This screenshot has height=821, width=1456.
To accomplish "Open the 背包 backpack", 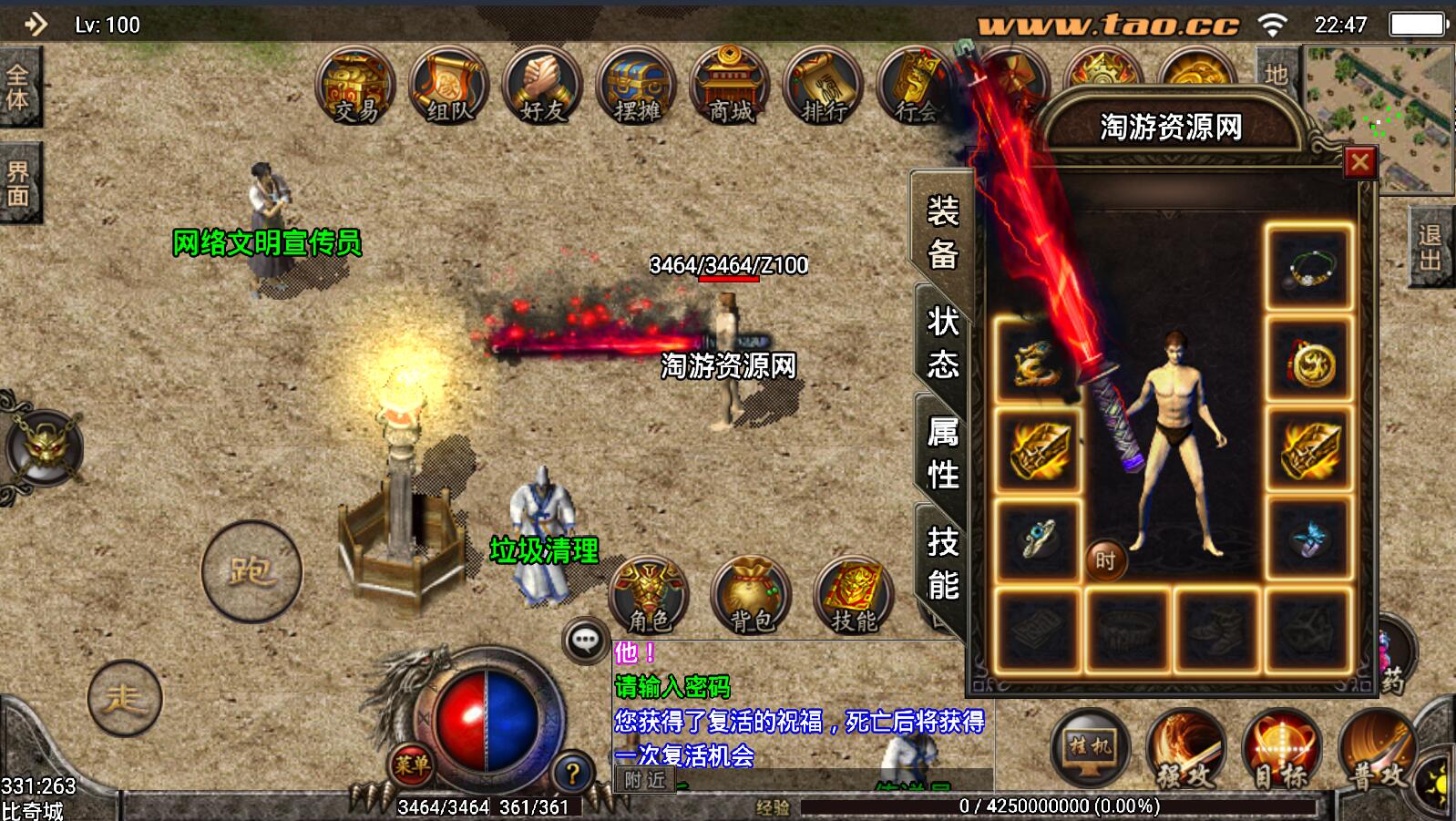I will tap(752, 596).
